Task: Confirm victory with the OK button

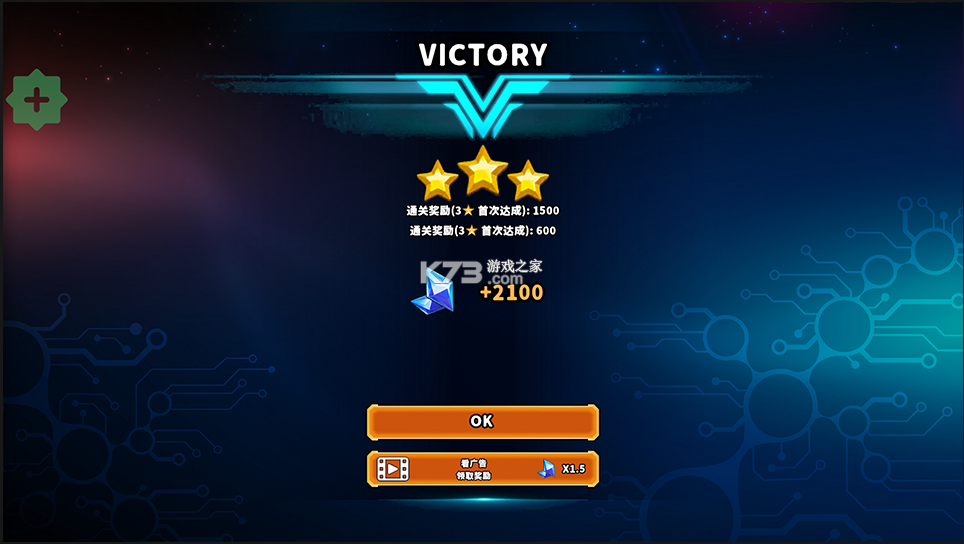Action: [x=482, y=422]
